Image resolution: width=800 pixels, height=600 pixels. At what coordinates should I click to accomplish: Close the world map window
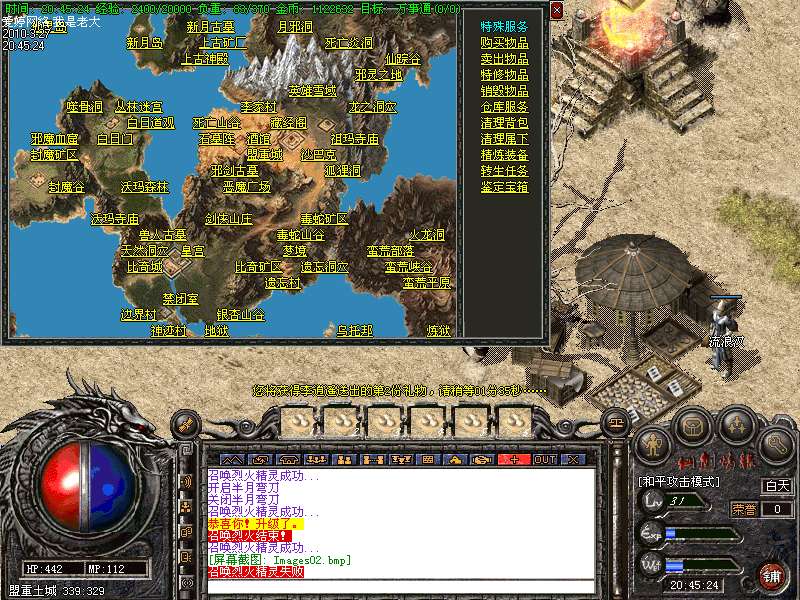click(556, 10)
